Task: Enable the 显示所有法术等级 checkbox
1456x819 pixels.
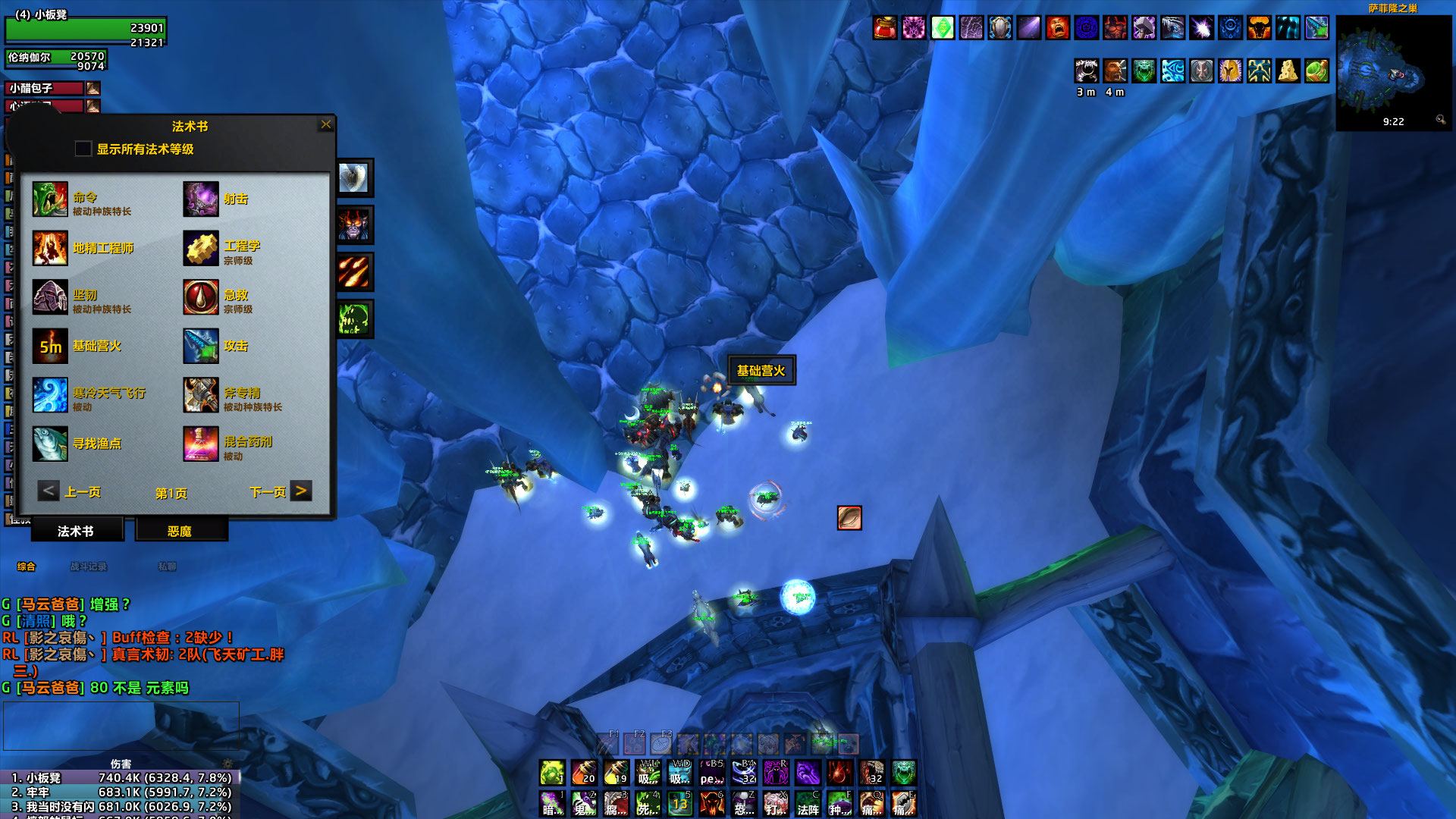Action: coord(82,149)
